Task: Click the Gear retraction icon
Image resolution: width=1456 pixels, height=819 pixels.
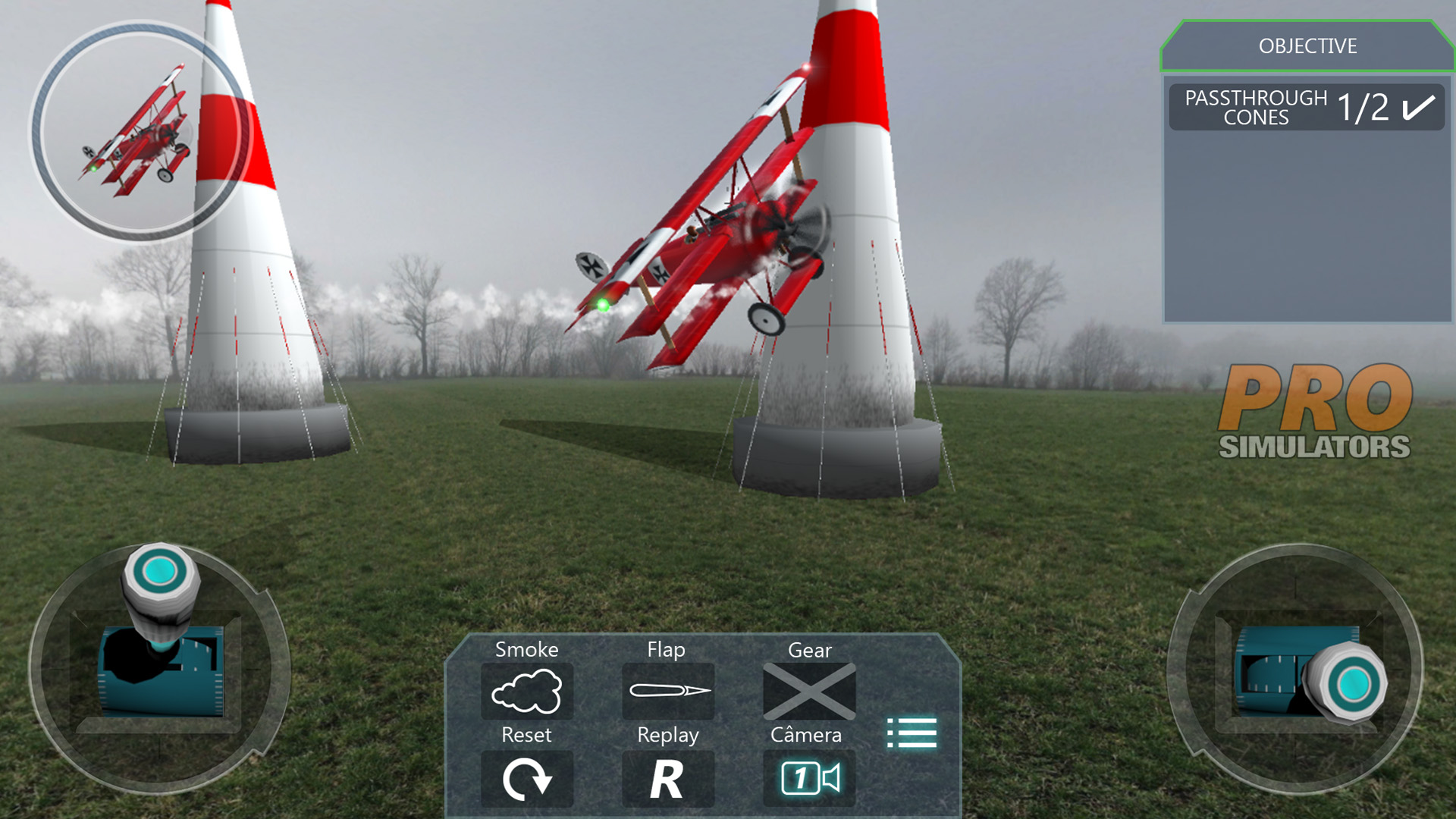Action: 808,691
